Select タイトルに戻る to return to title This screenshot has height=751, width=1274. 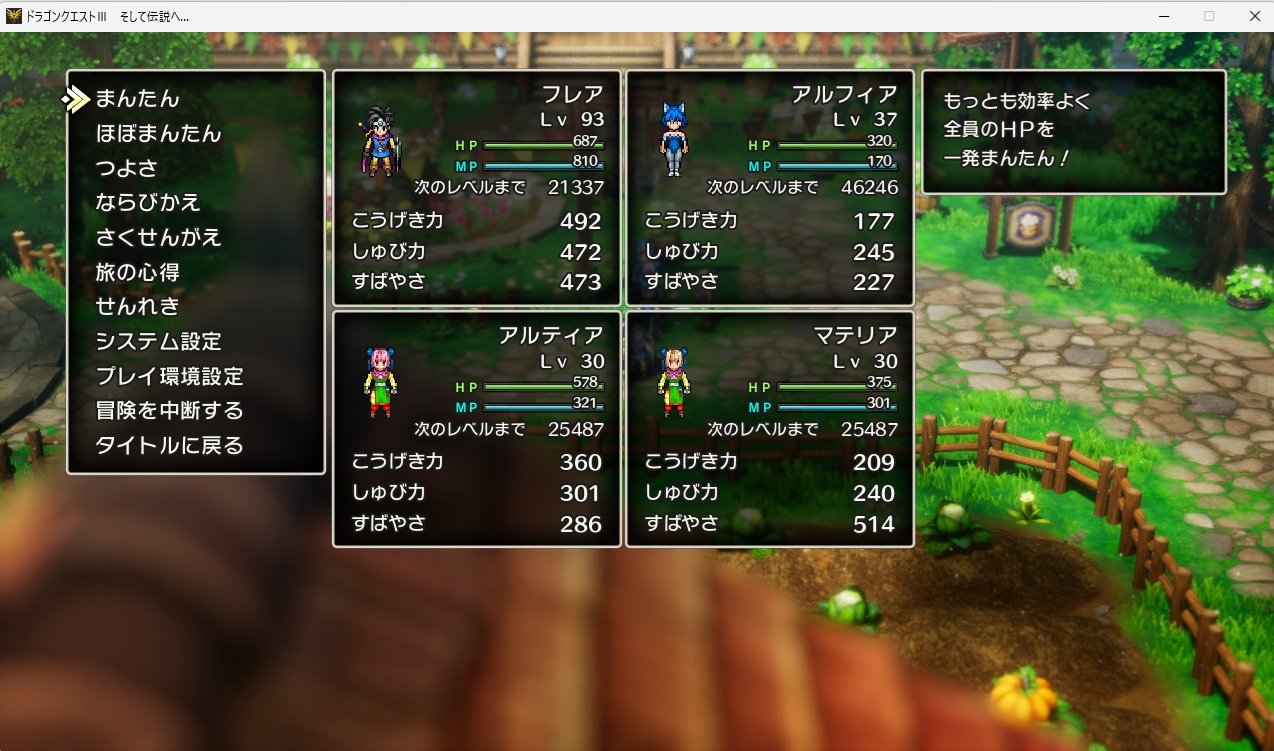169,446
